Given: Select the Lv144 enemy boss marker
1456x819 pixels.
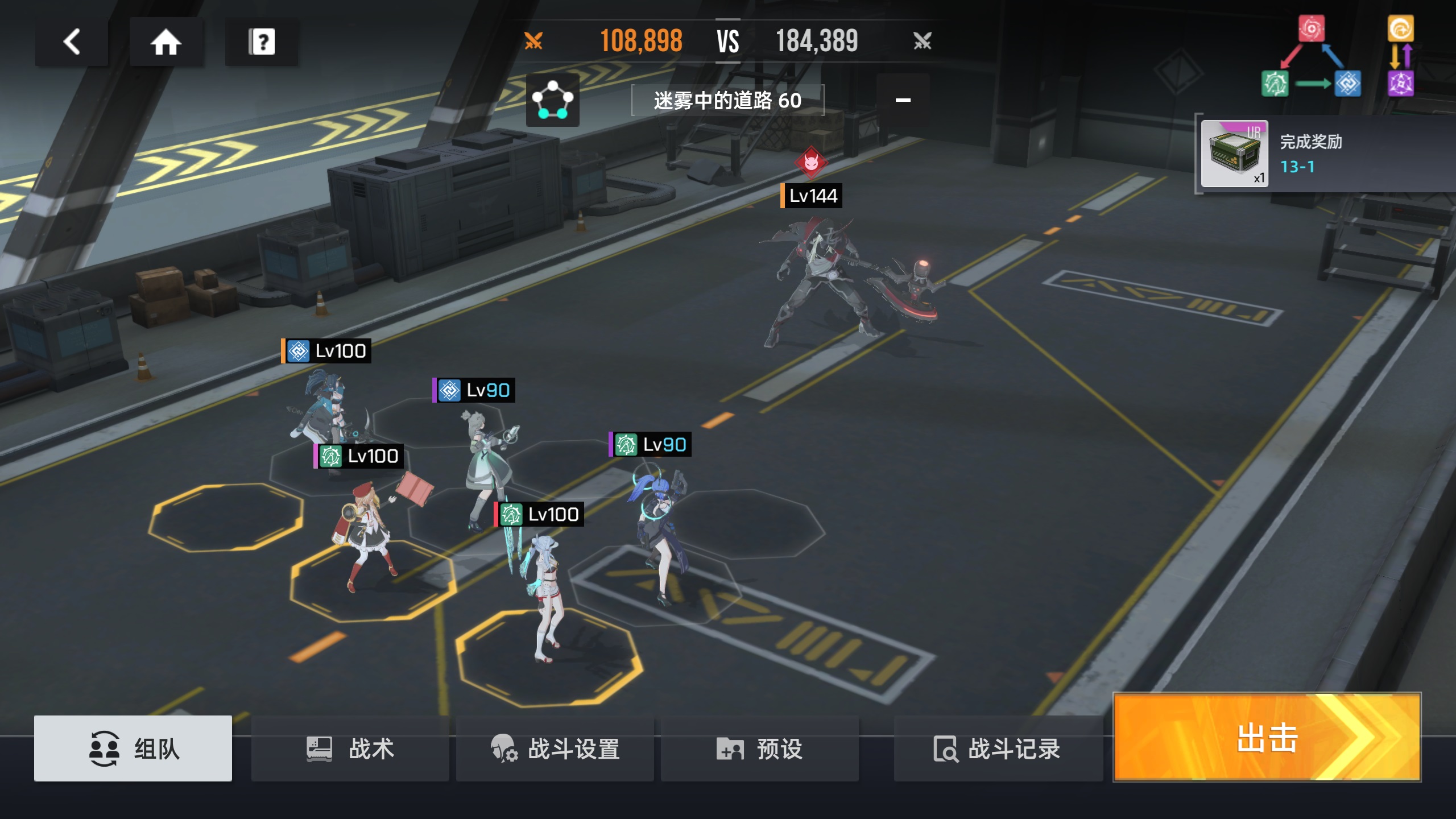Looking at the screenshot, I should 811,196.
